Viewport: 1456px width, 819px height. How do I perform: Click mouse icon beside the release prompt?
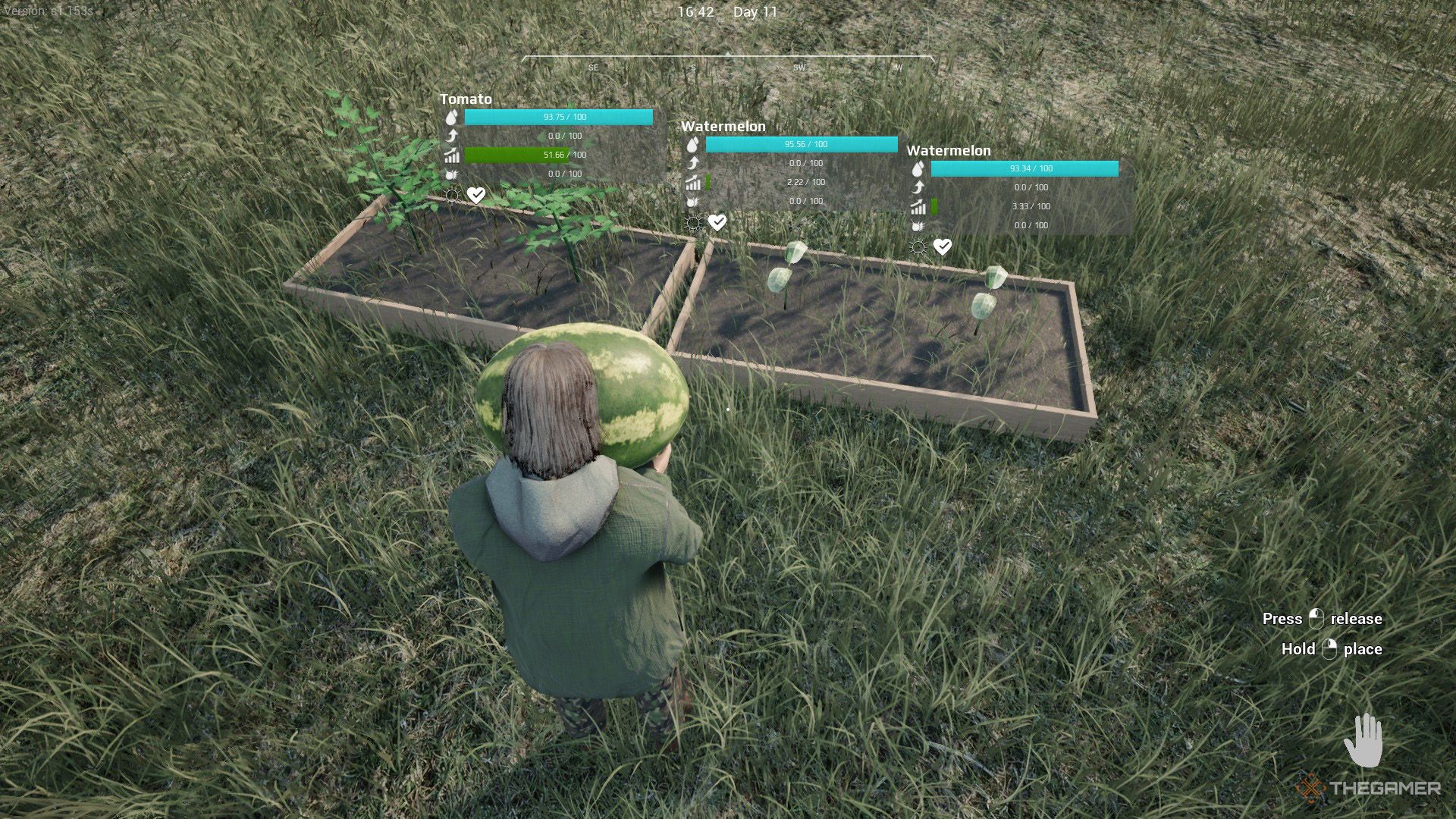click(x=1314, y=620)
